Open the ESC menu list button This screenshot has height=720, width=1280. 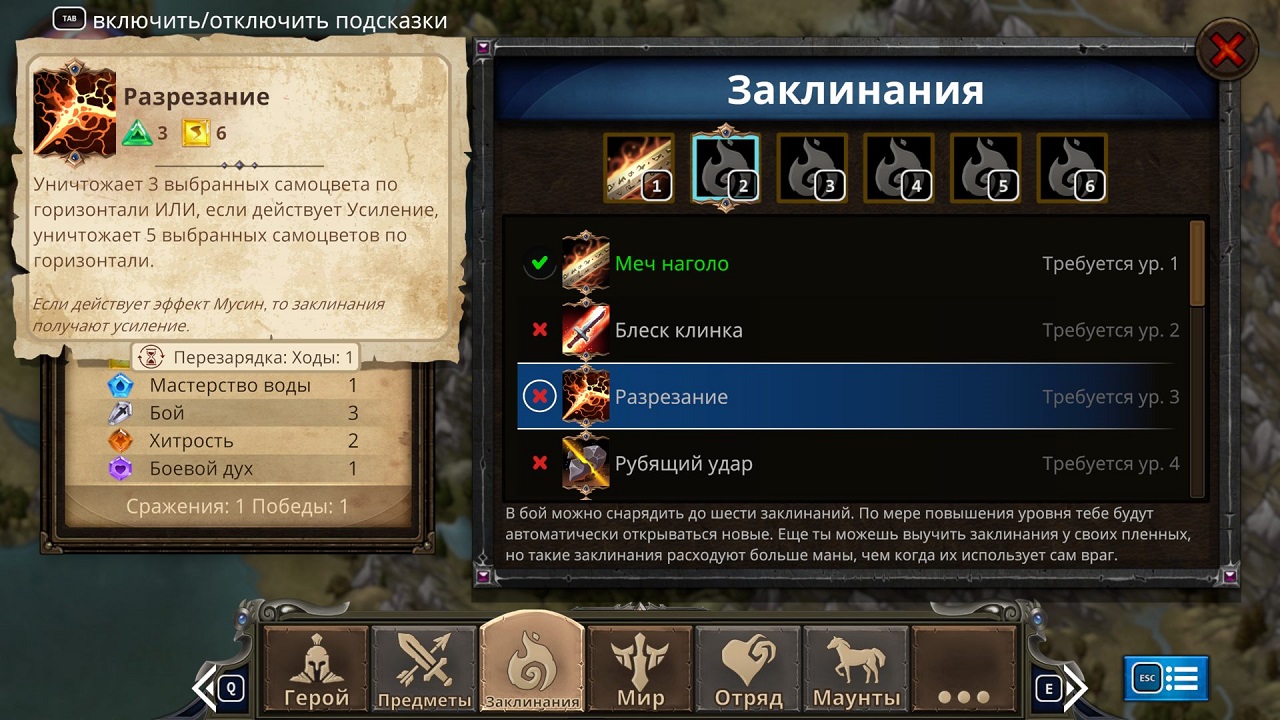click(1163, 676)
